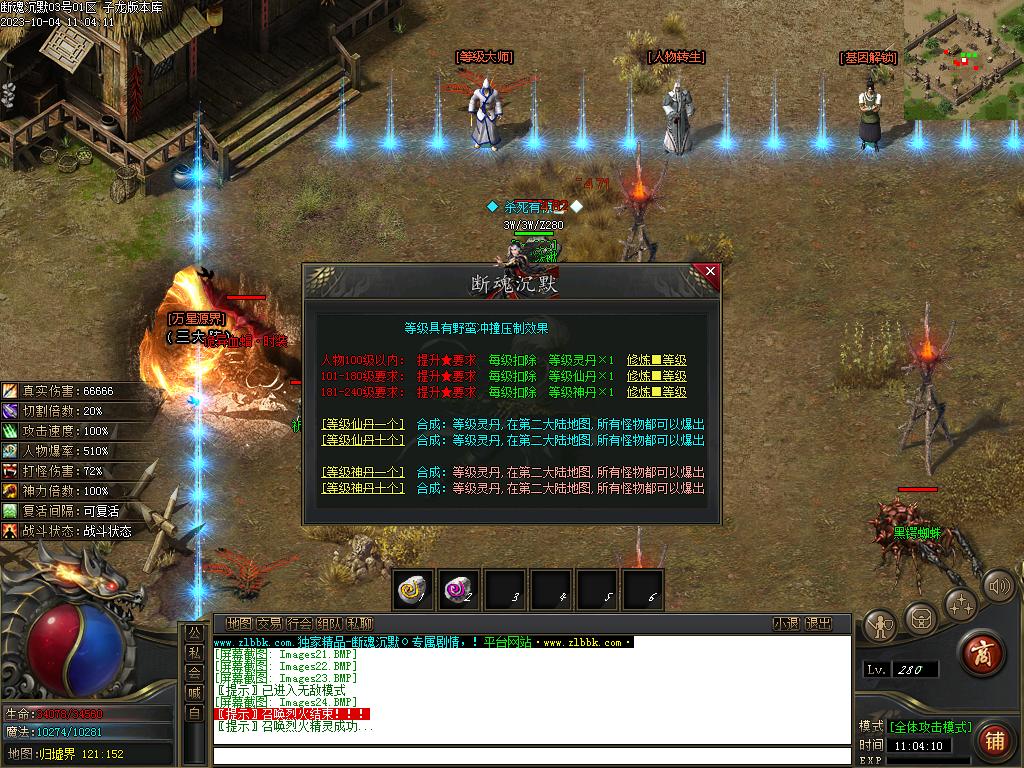Toggle the sound speaker icon
1024x768 pixels.
[x=997, y=586]
